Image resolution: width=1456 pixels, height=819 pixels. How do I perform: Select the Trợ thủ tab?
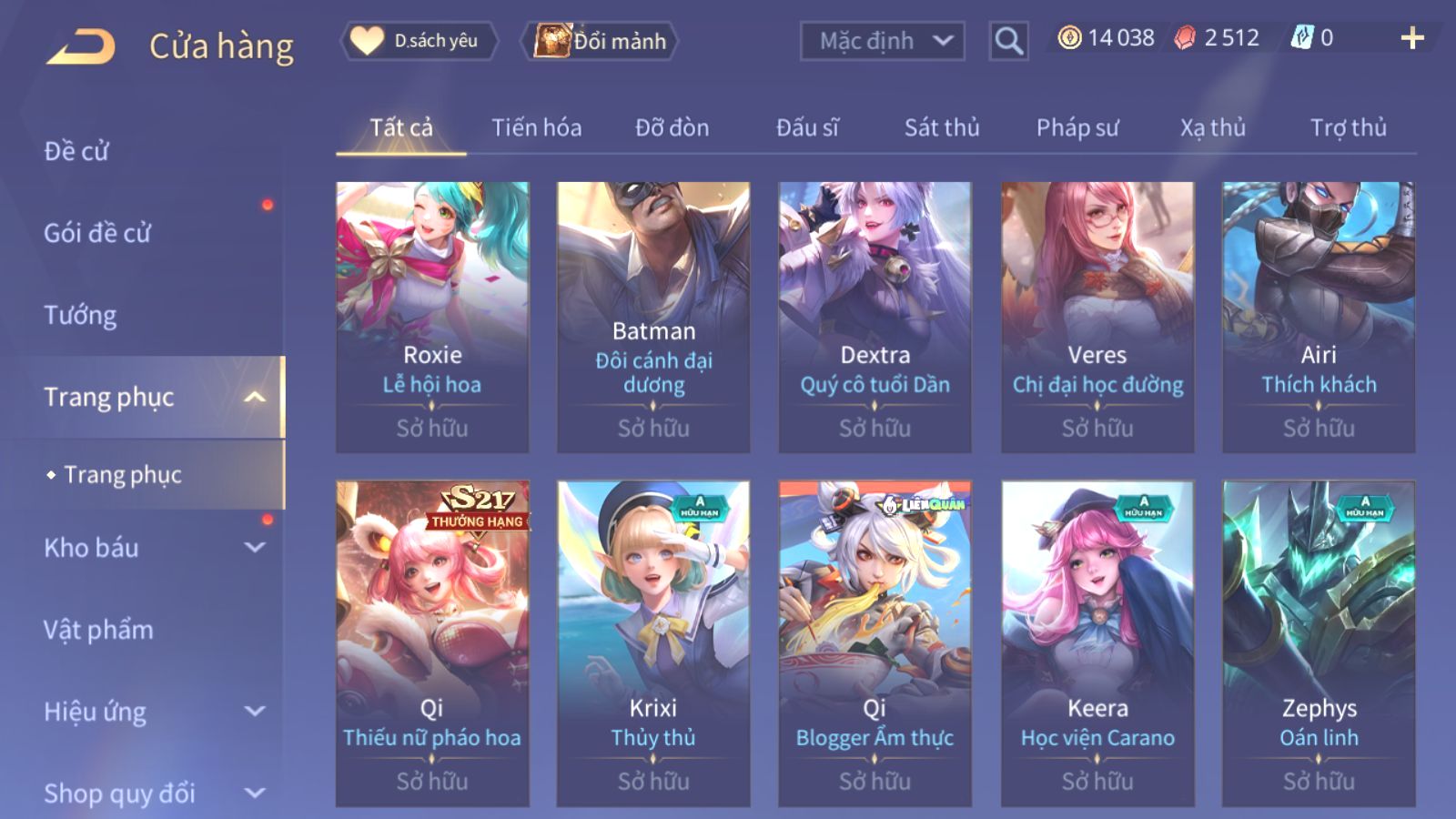[x=1348, y=127]
